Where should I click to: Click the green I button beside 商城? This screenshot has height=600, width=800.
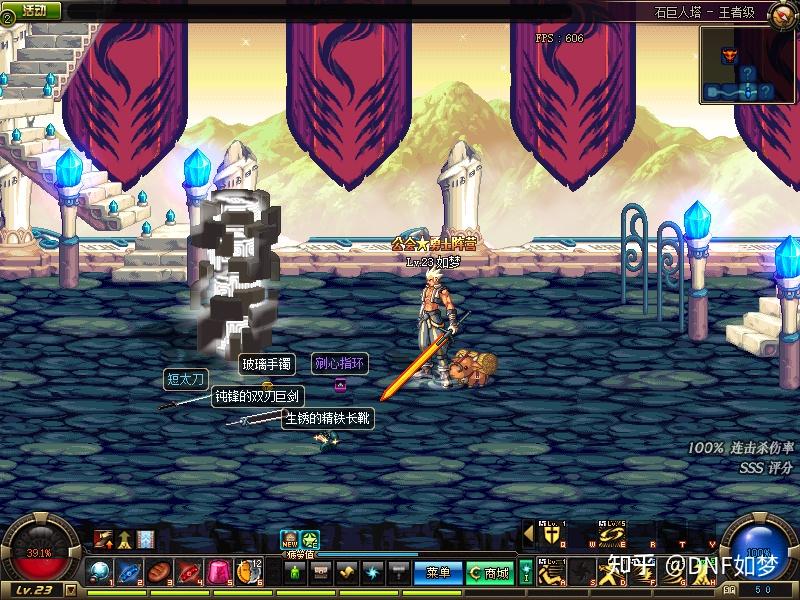(x=526, y=572)
